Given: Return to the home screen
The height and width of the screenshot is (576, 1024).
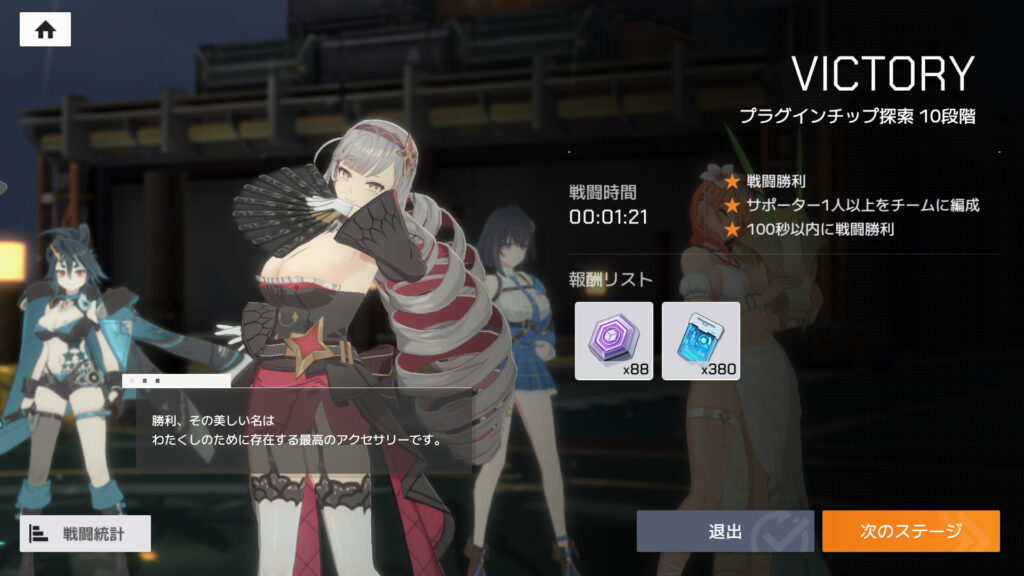Looking at the screenshot, I should [x=45, y=29].
